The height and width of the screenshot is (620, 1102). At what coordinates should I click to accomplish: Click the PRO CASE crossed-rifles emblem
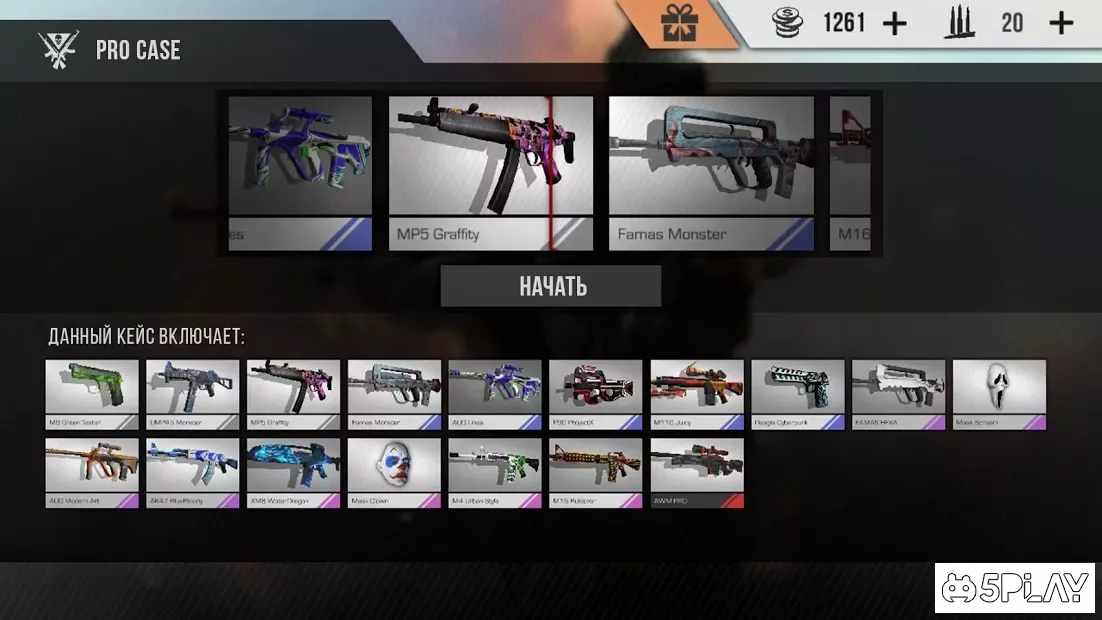(58, 49)
